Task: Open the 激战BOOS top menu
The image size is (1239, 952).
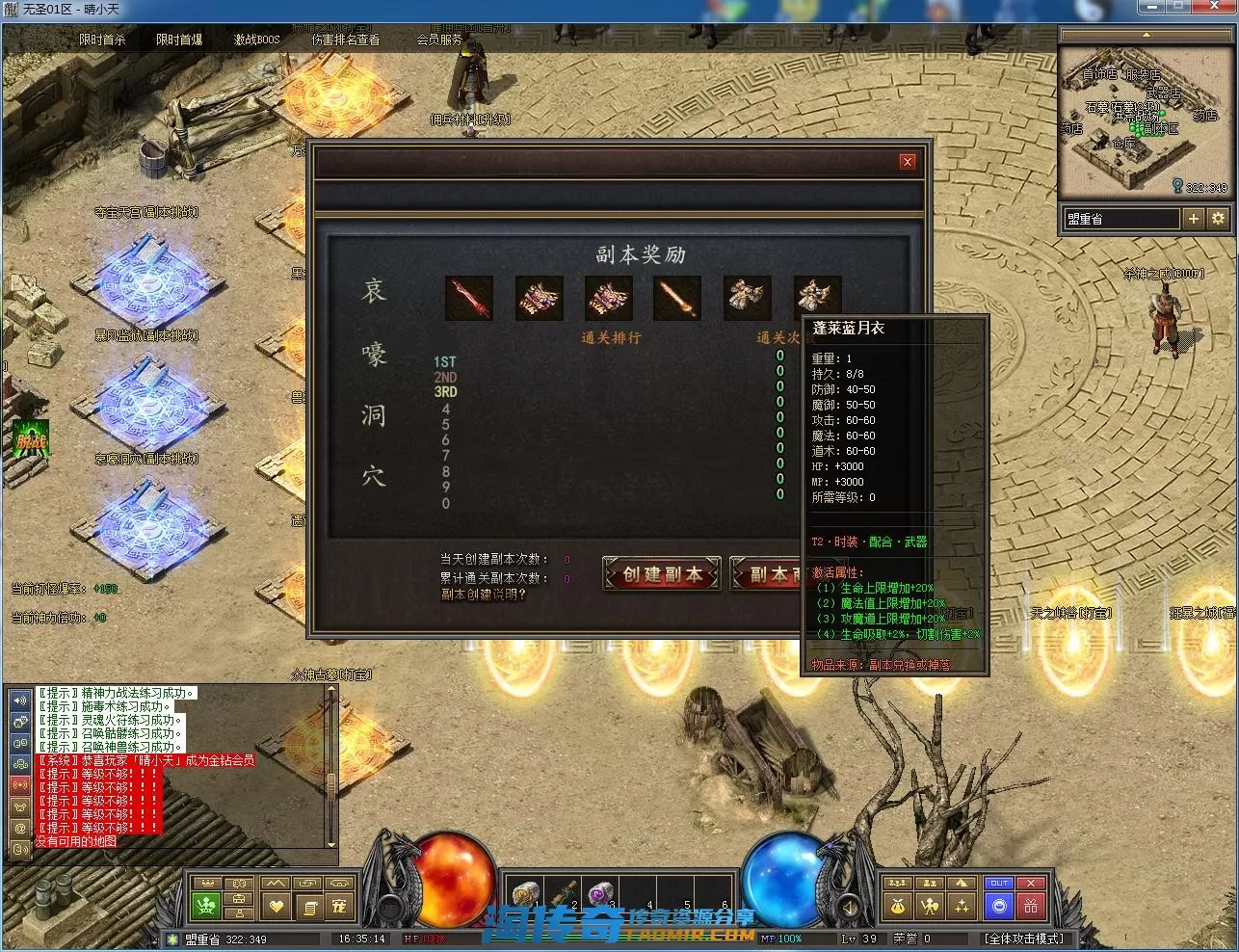Action: click(x=256, y=40)
